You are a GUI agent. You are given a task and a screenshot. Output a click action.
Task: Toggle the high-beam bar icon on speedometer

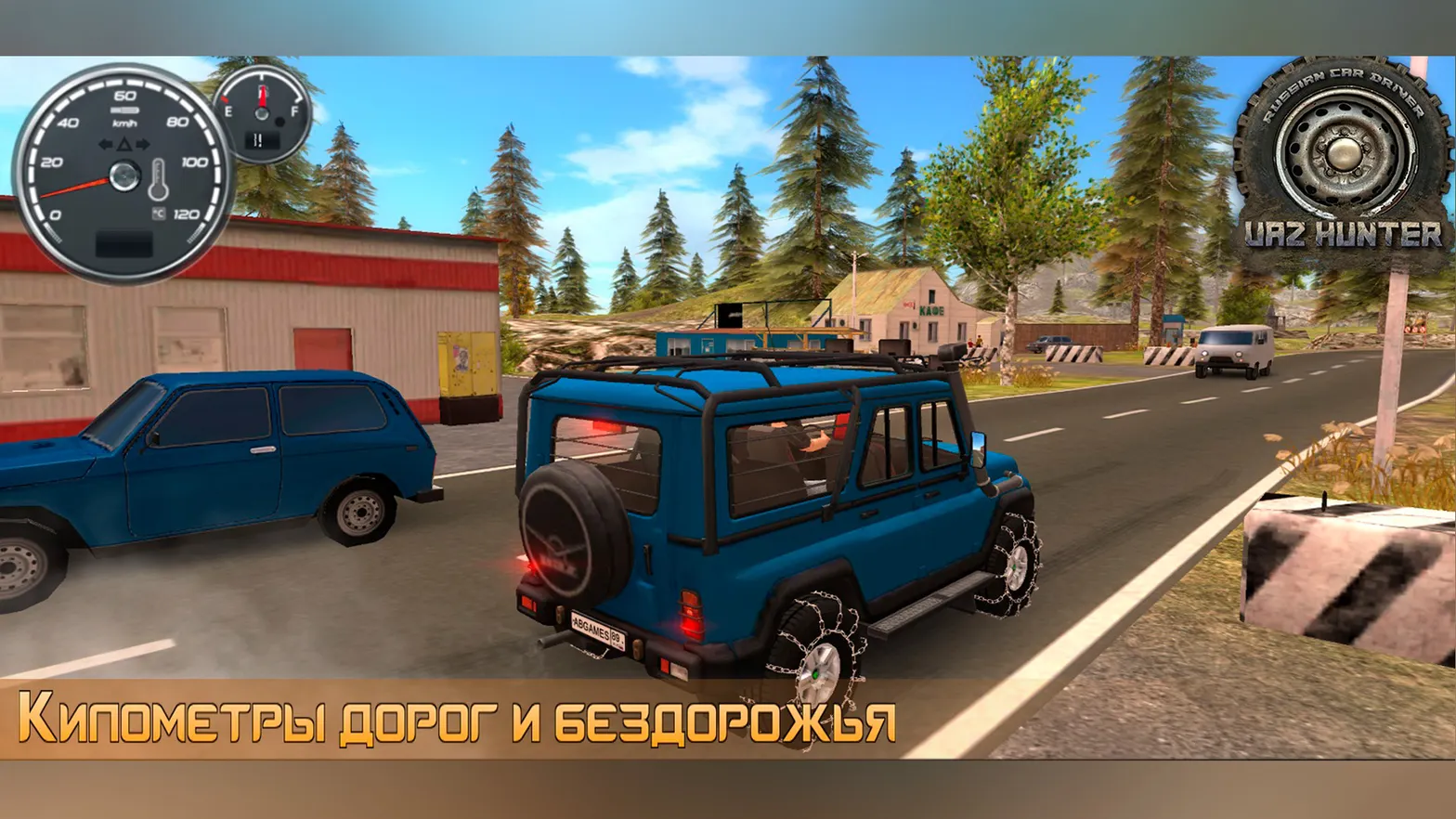[123, 110]
